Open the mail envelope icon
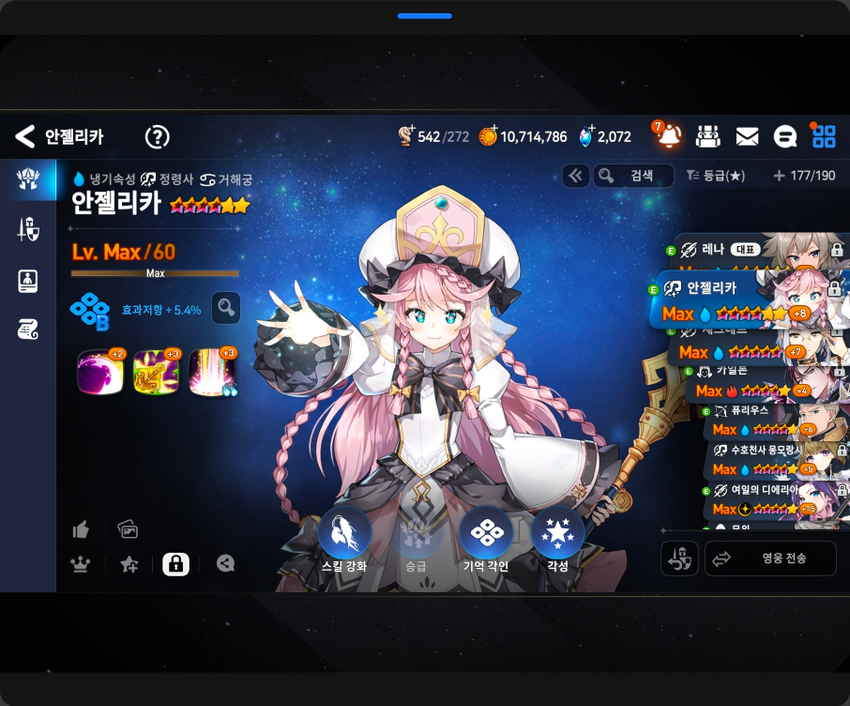Screen dimensions: 850x706 [747, 137]
